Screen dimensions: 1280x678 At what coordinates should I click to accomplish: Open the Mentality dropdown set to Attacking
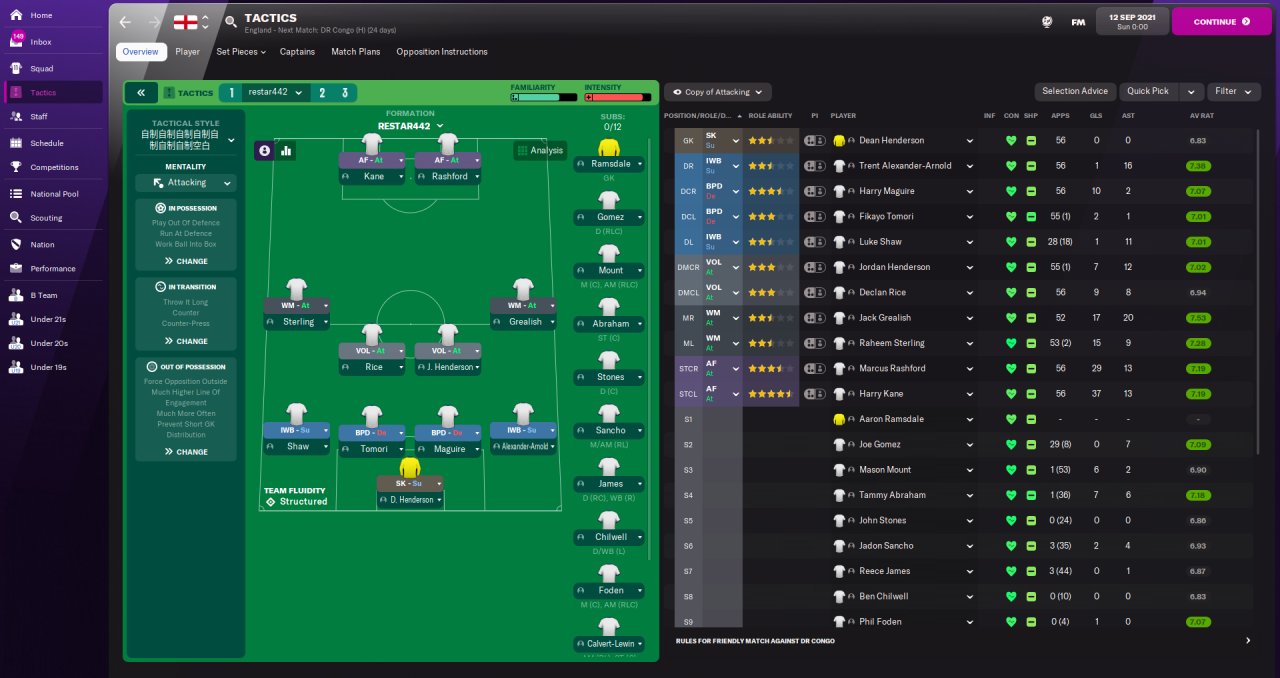click(186, 183)
